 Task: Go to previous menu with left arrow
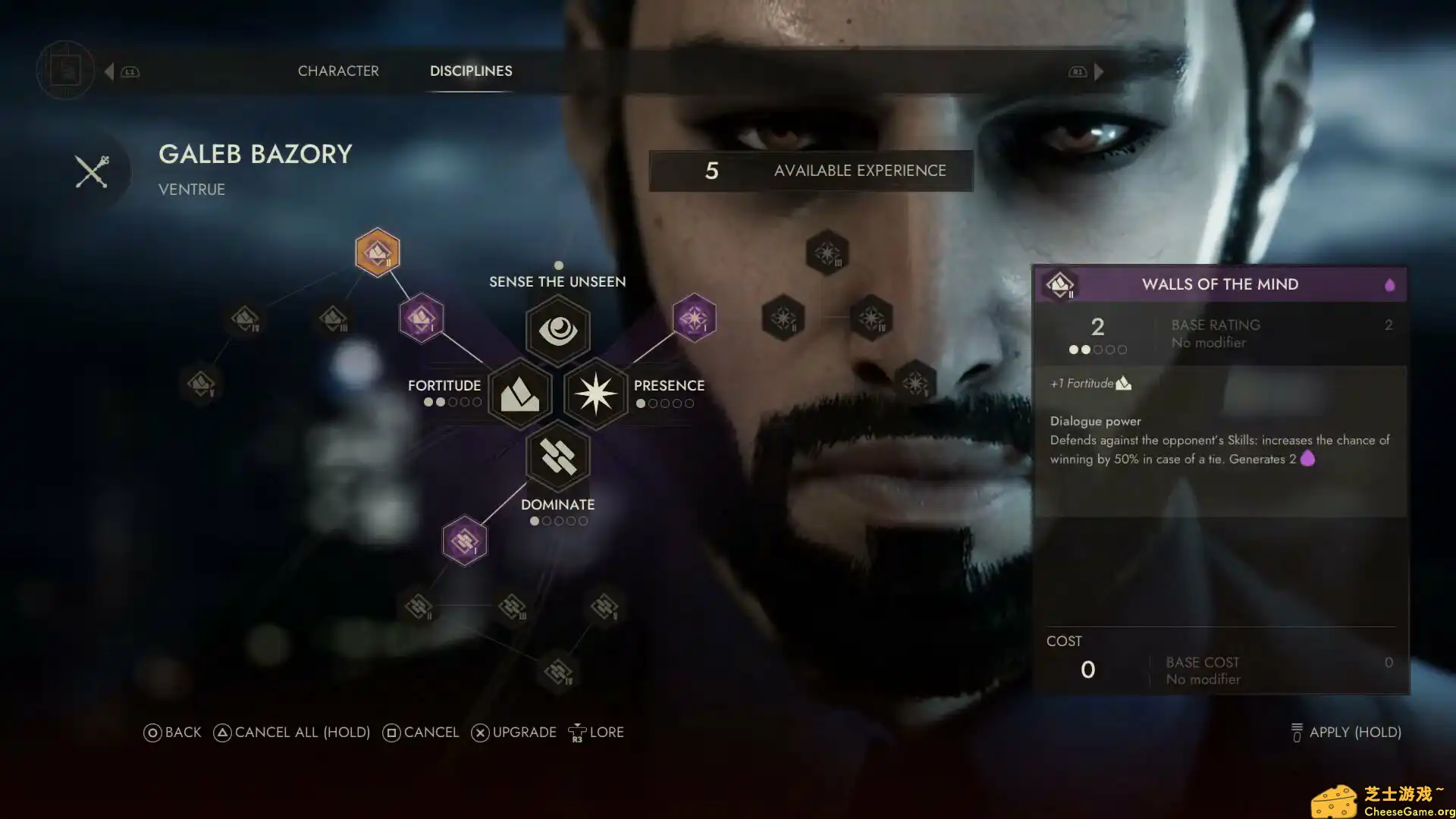coord(110,71)
